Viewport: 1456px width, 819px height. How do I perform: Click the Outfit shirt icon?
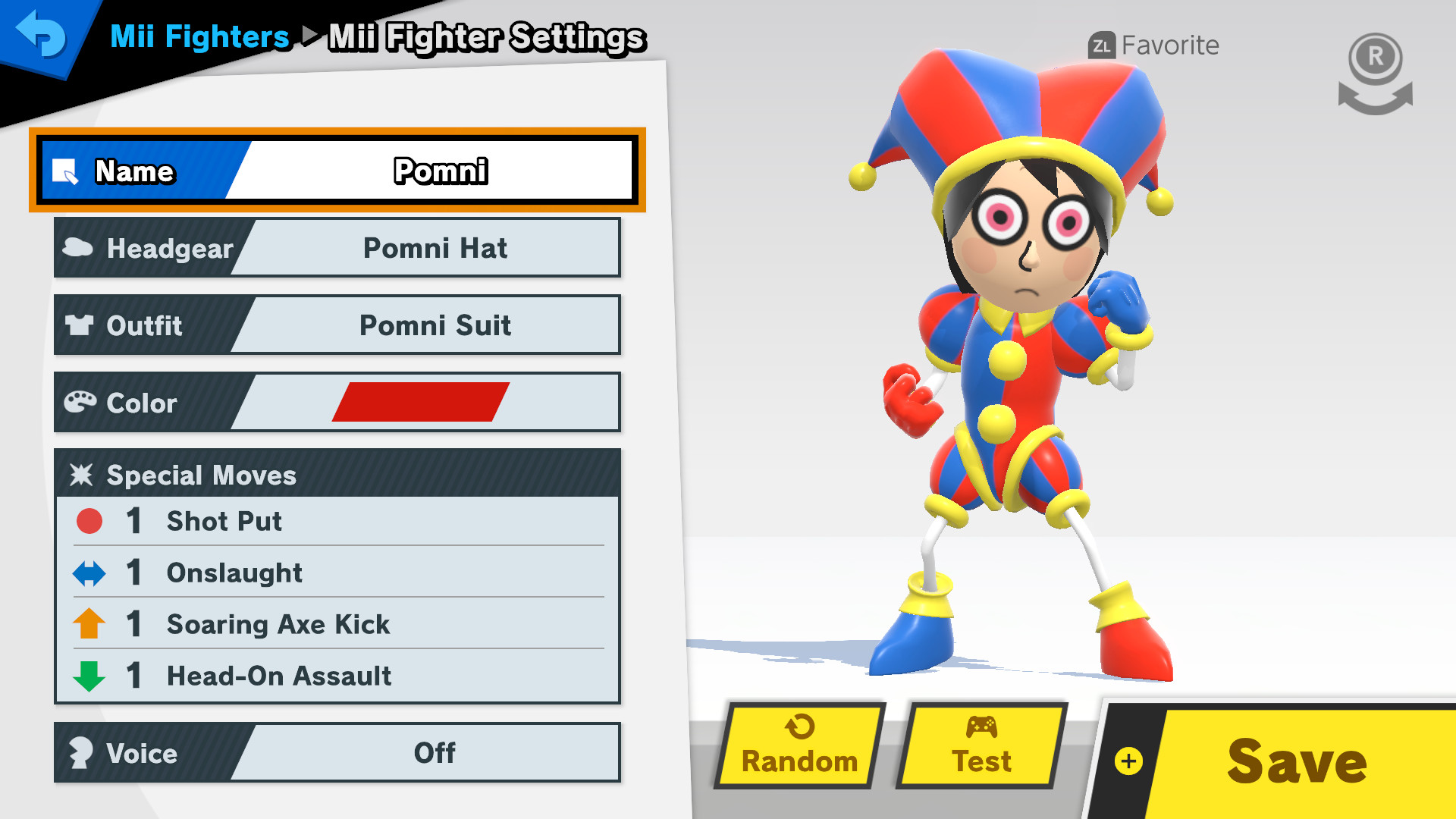pos(80,326)
